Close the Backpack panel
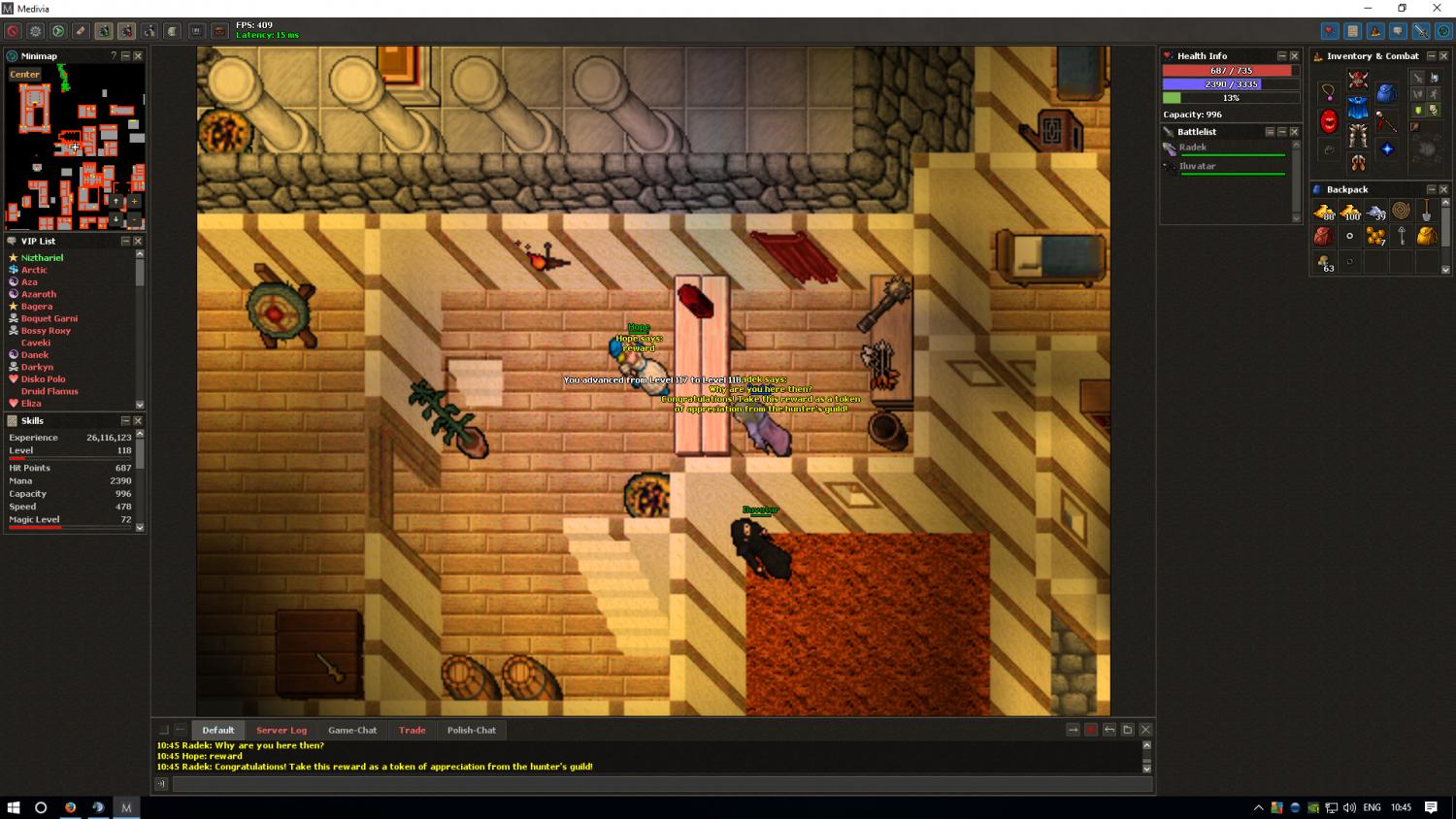Image resolution: width=1456 pixels, height=819 pixels. (x=1443, y=189)
